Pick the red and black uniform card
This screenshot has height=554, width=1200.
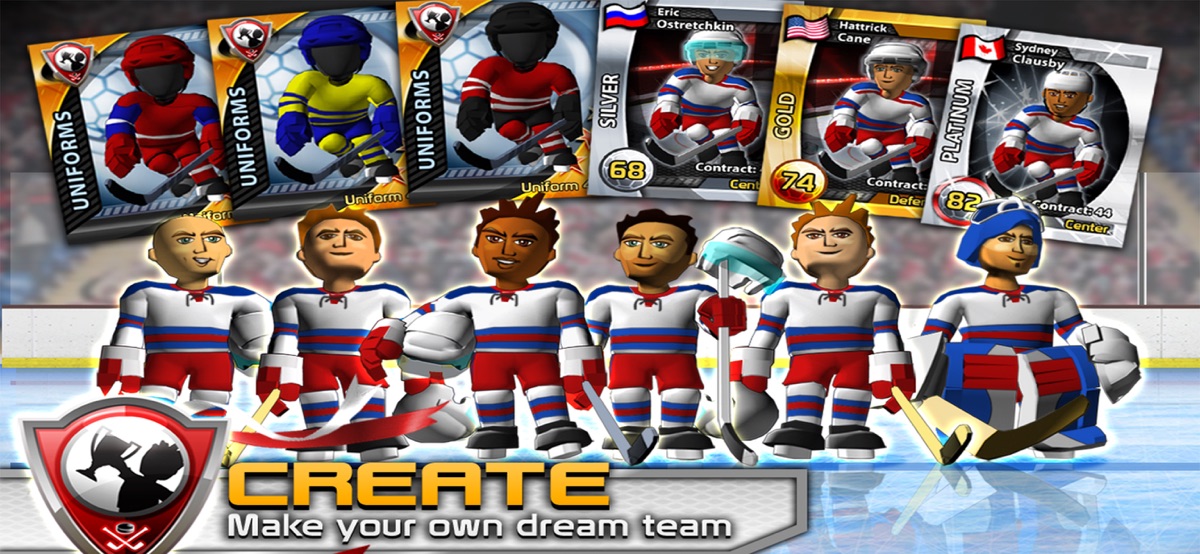tap(495, 100)
